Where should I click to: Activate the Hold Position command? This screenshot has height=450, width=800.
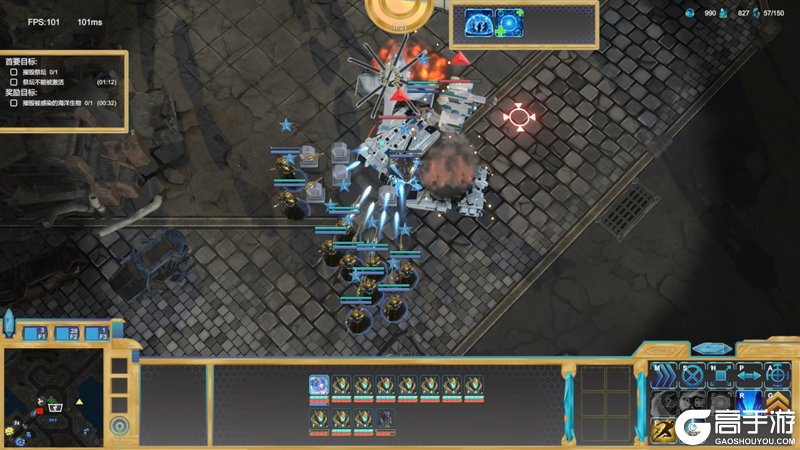coord(720,376)
